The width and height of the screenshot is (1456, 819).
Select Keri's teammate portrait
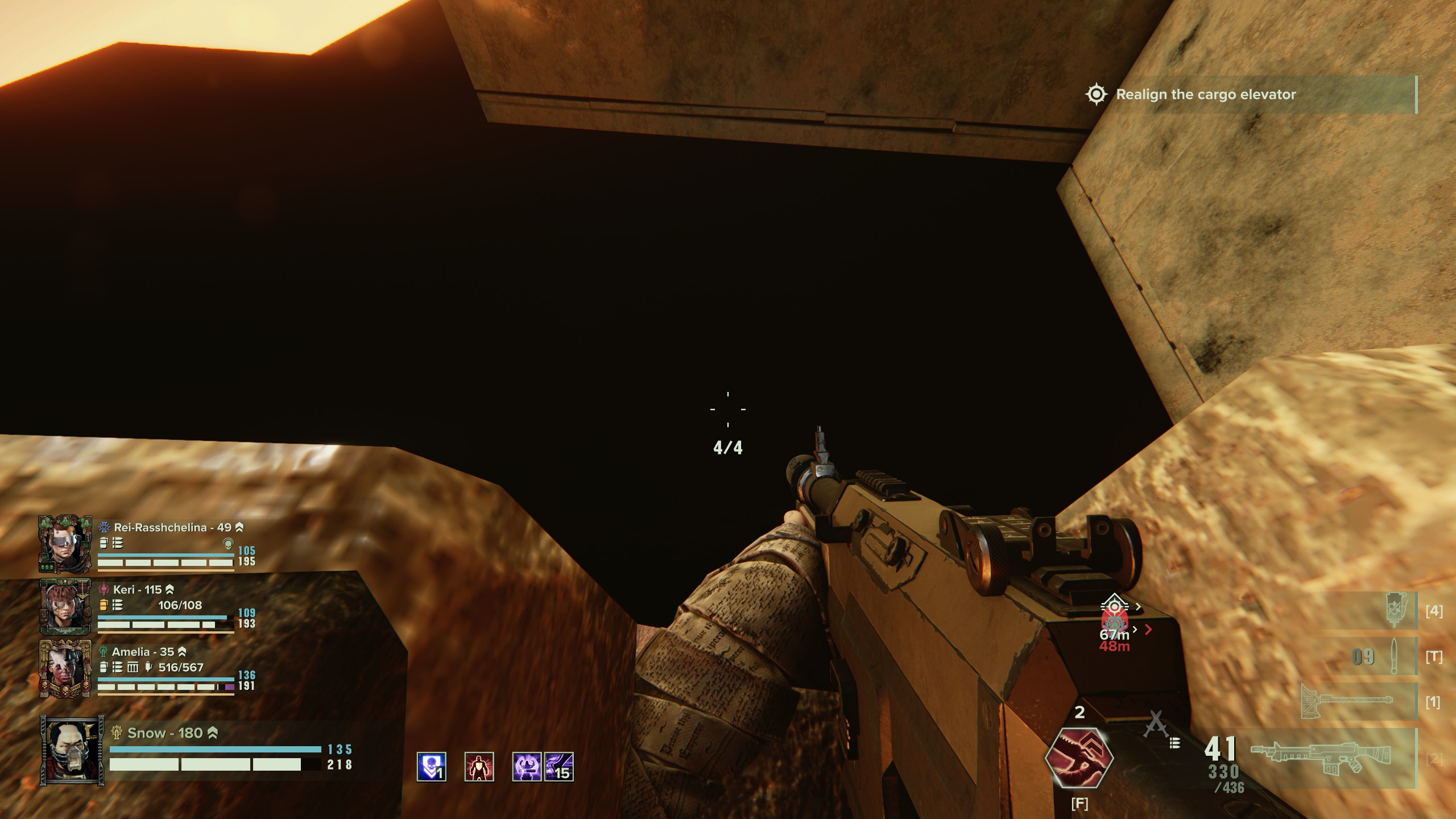65,606
